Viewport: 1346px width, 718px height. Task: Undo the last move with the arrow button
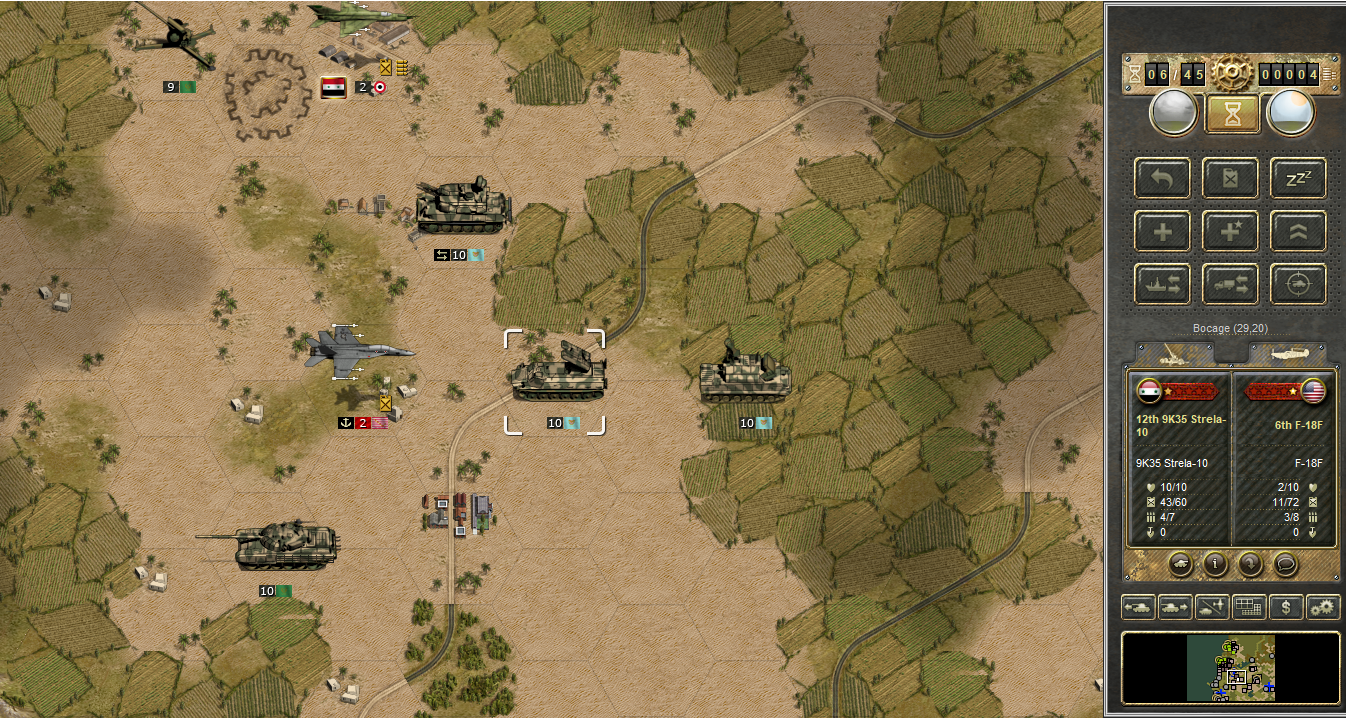pos(1162,178)
